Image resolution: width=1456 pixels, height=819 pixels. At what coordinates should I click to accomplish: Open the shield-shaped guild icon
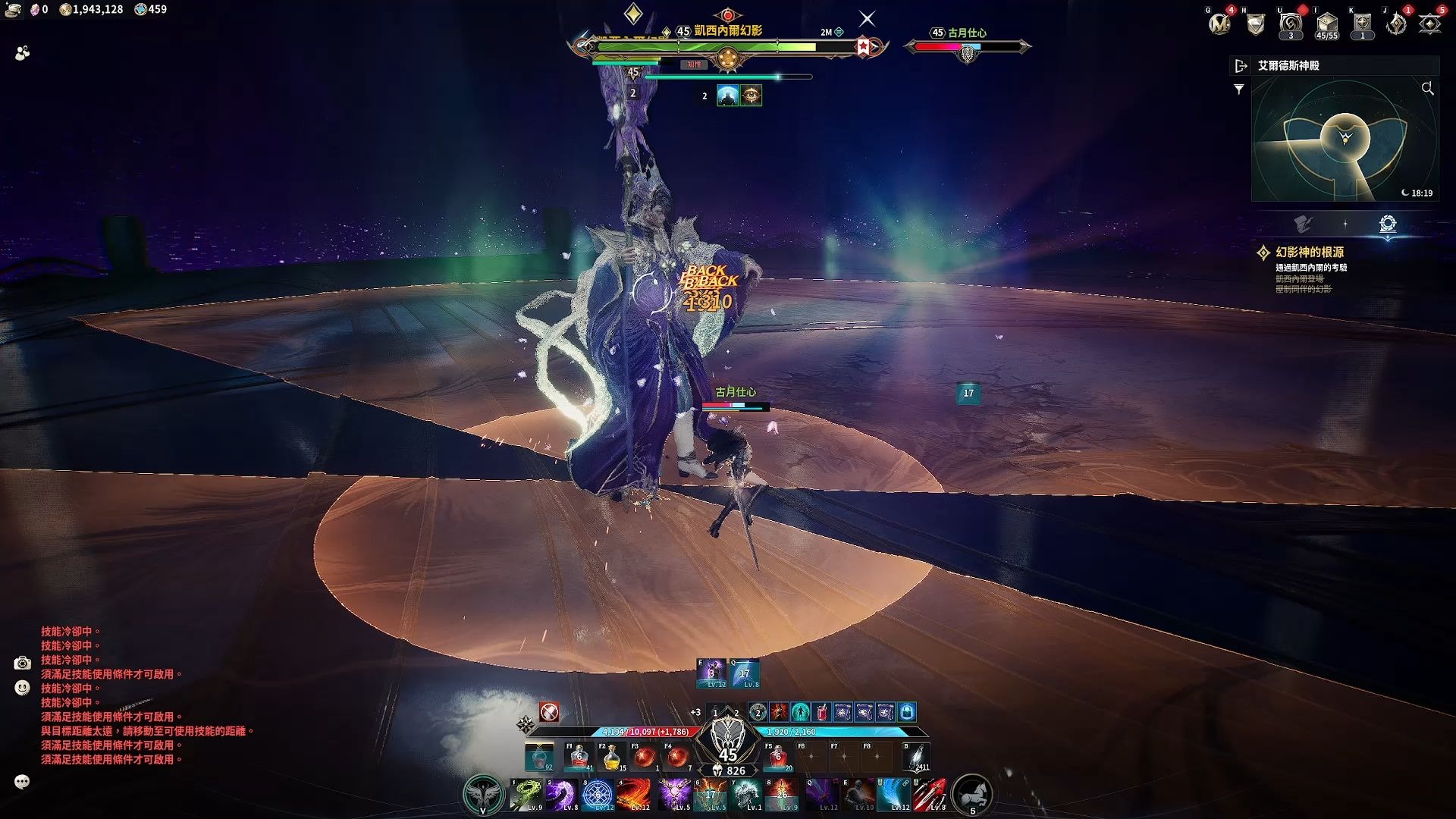click(1256, 25)
